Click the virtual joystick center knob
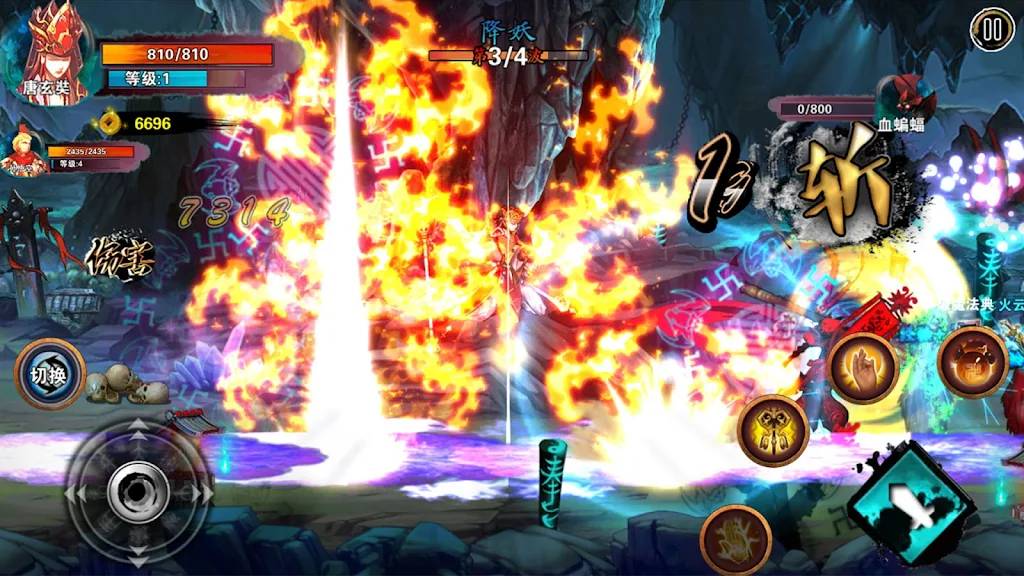Image resolution: width=1024 pixels, height=576 pixels. 138,492
